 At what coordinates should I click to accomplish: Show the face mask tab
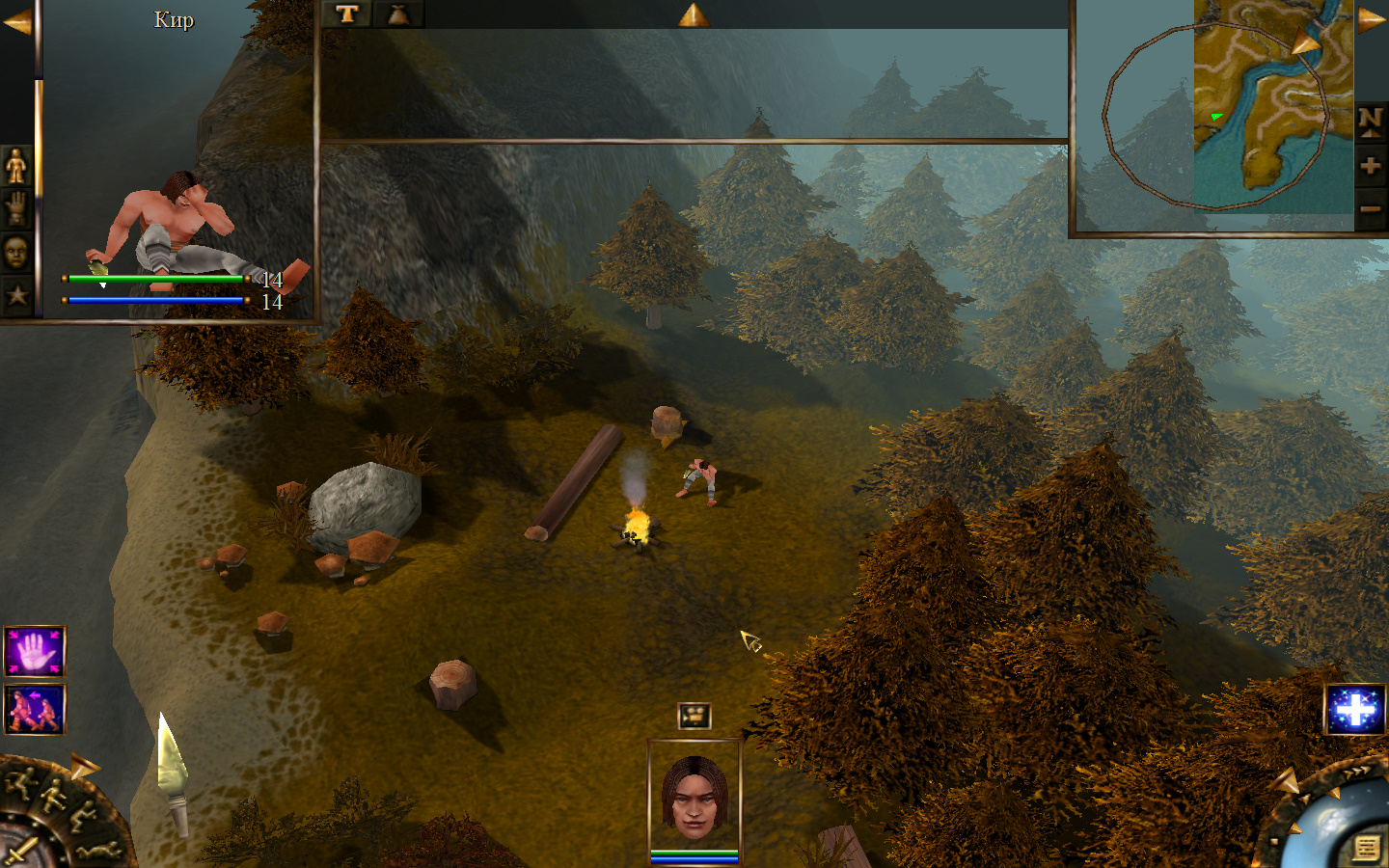point(16,253)
